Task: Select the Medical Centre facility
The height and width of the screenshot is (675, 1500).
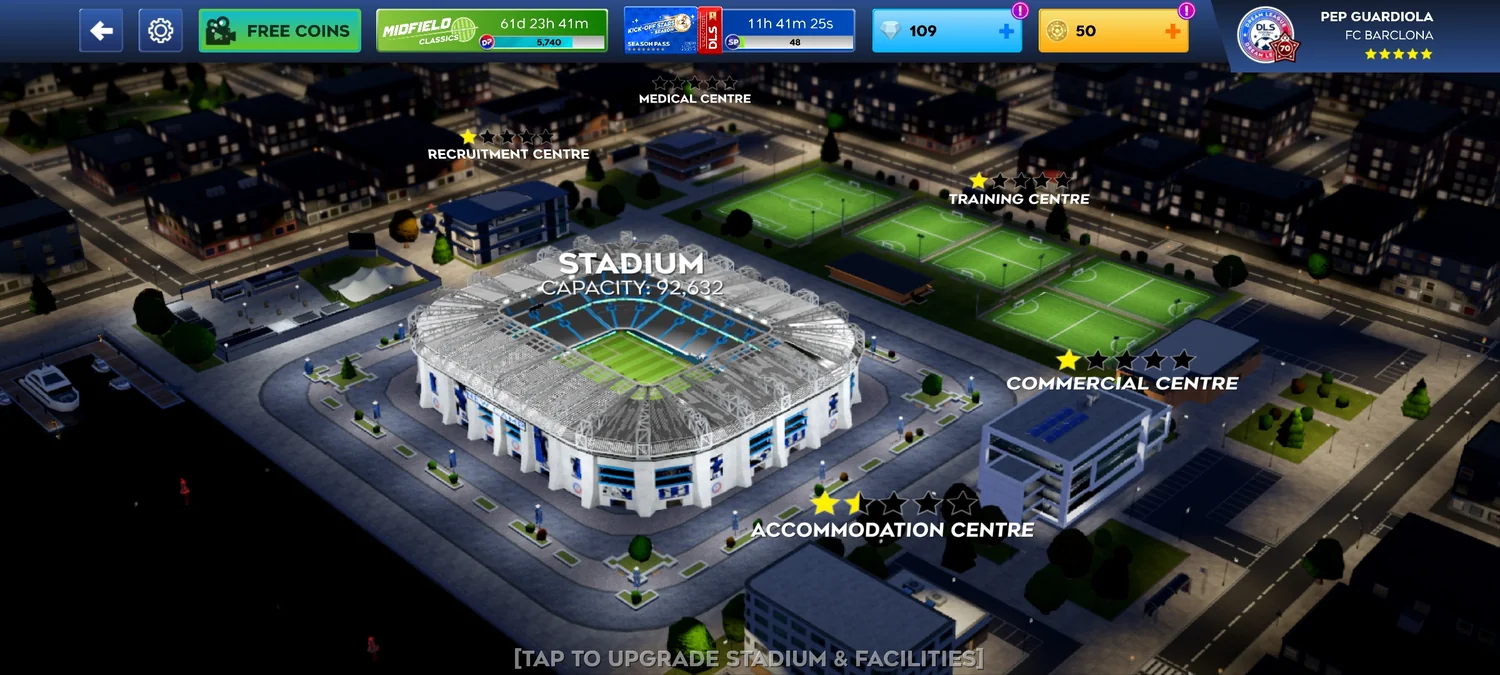Action: tap(695, 98)
